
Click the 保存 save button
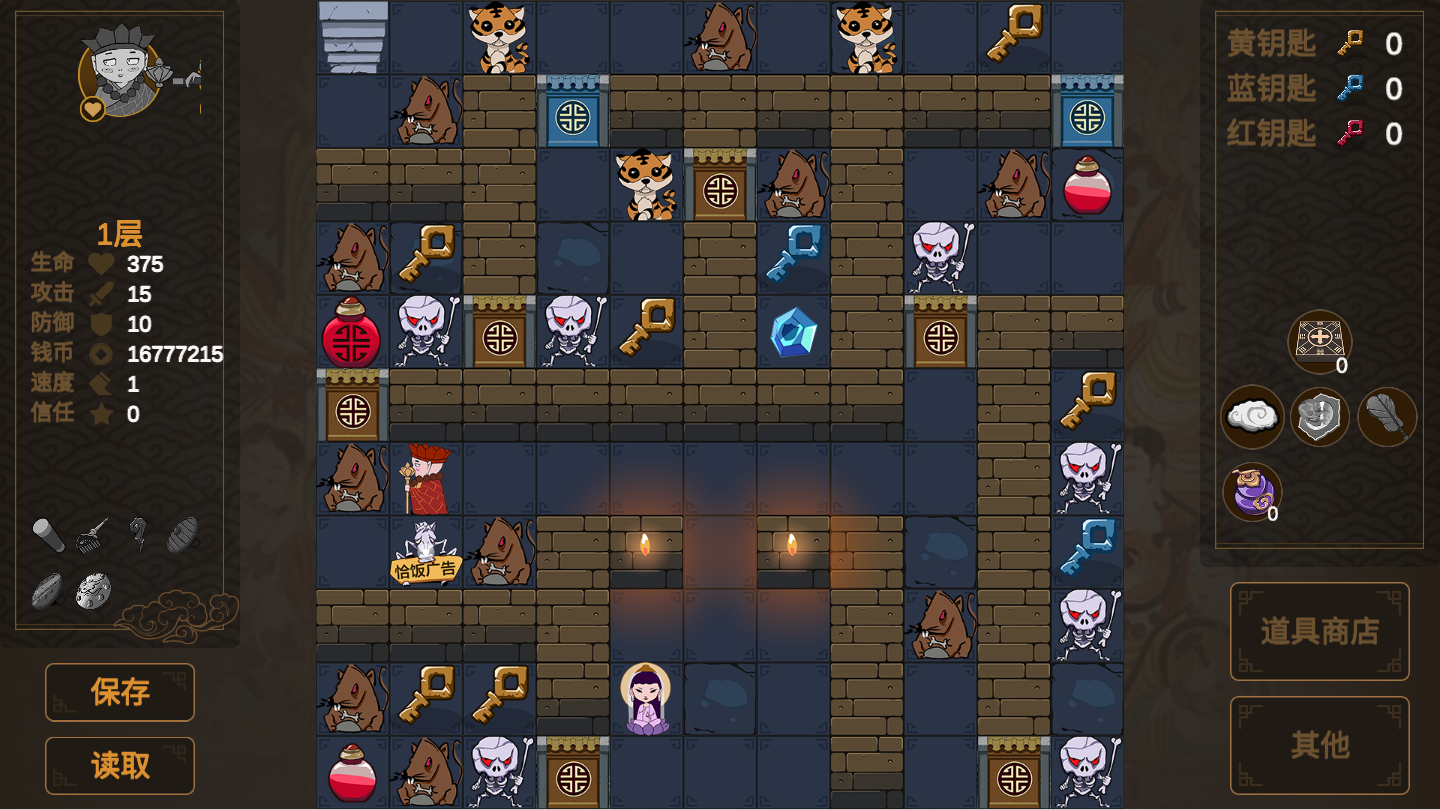point(120,692)
